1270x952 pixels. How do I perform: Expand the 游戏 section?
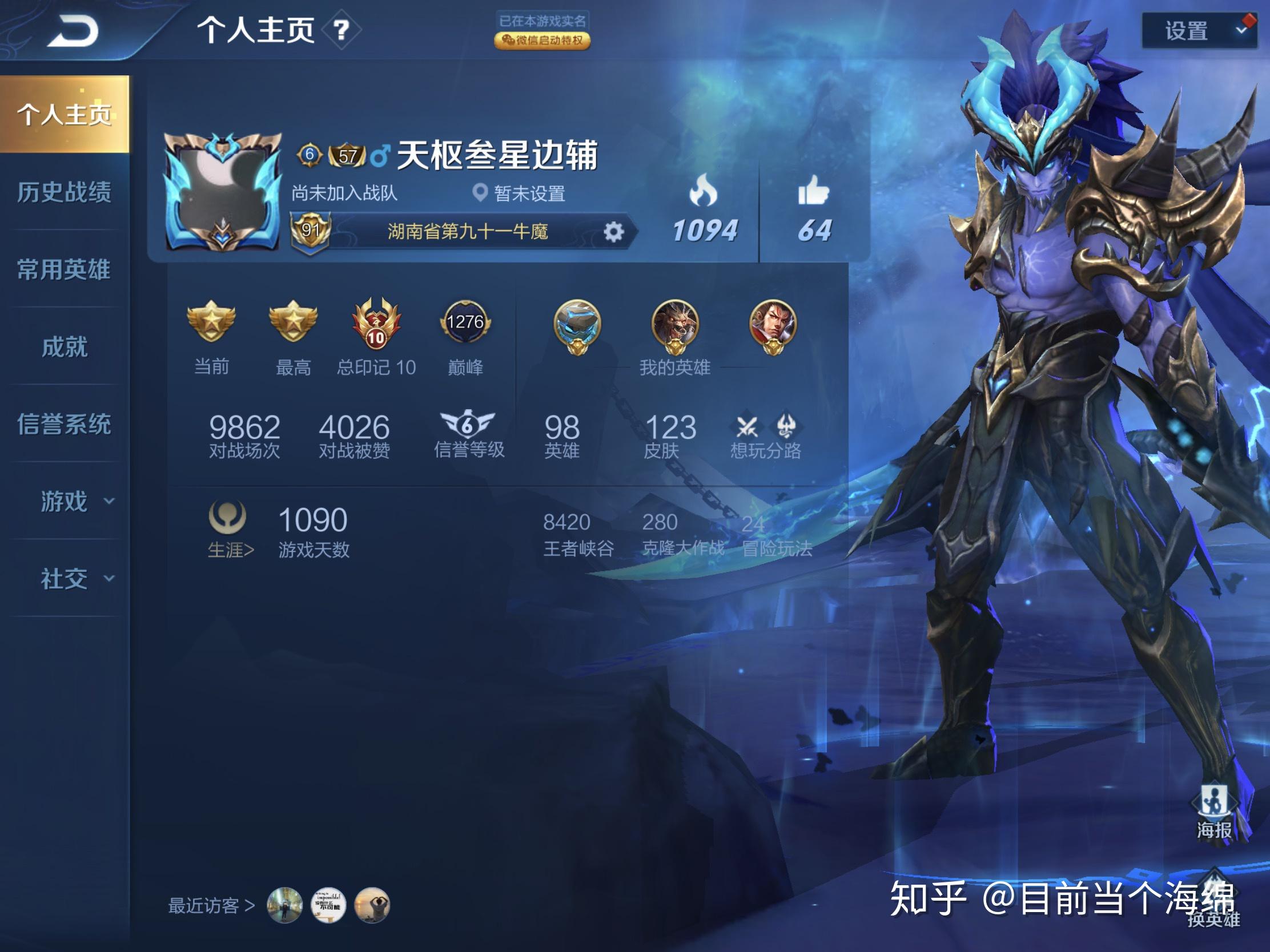pos(75,502)
